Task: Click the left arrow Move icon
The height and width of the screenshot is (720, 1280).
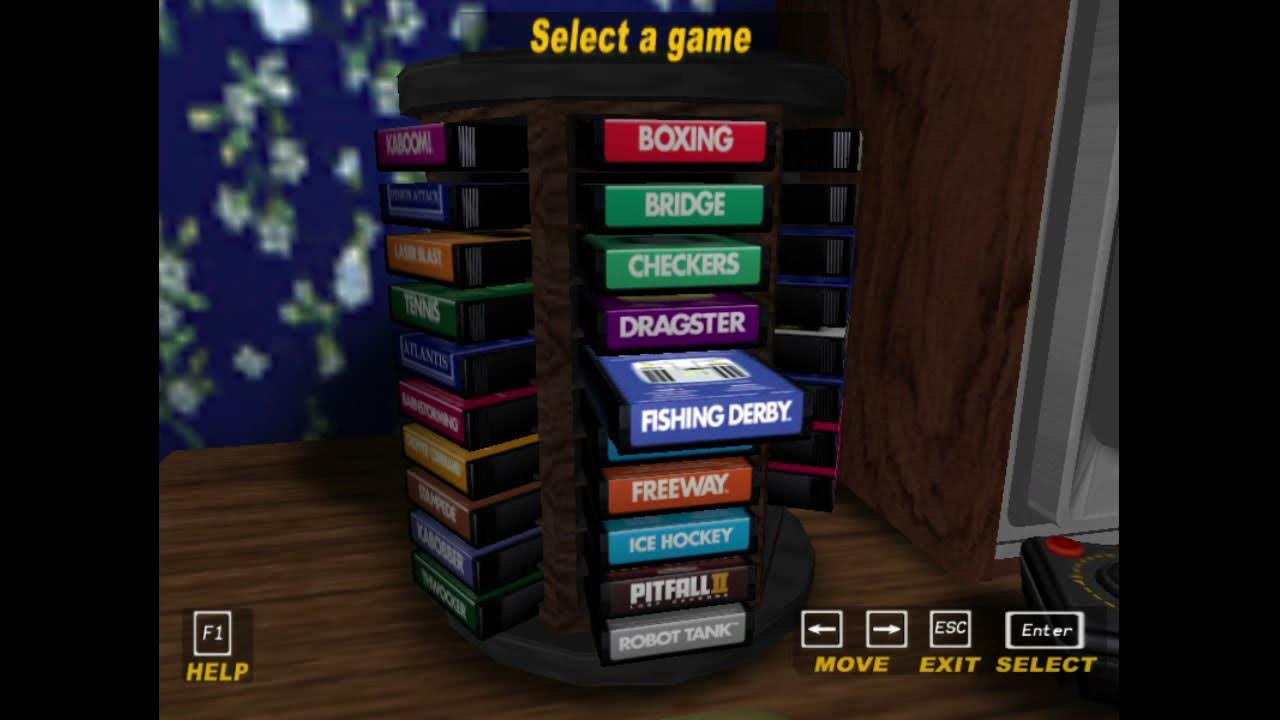Action: point(822,629)
